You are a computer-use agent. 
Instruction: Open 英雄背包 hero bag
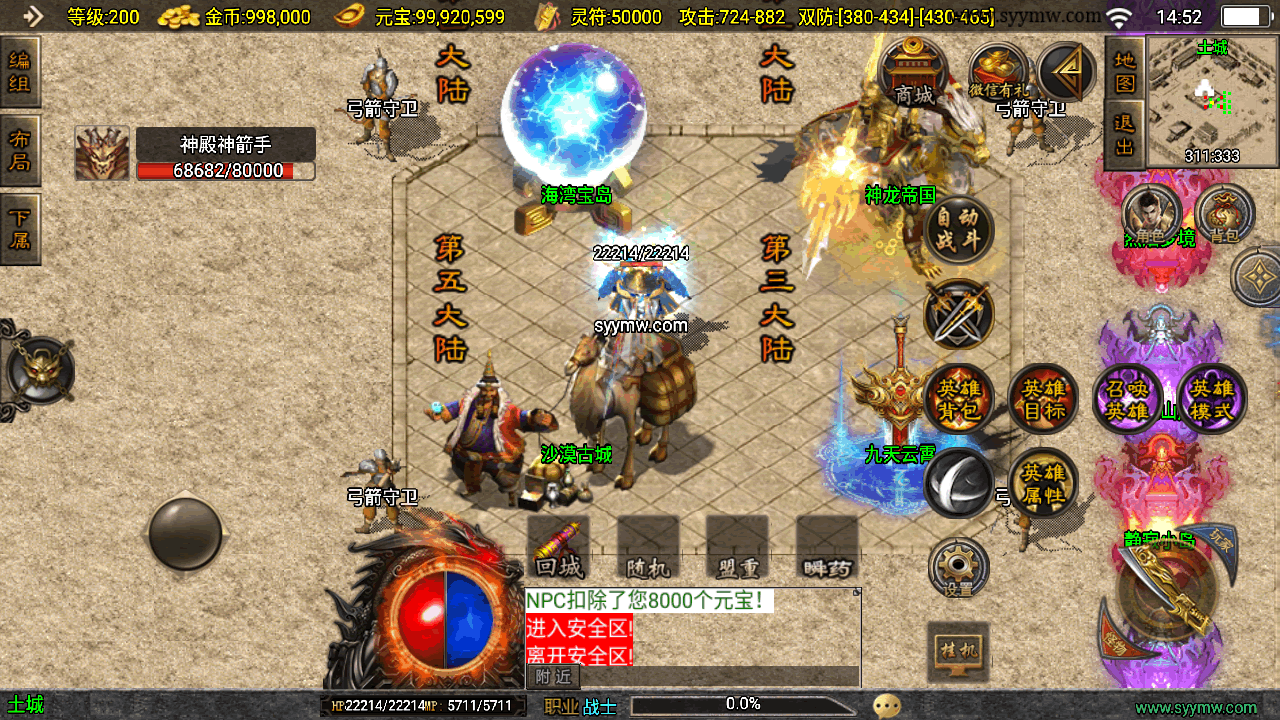[959, 398]
